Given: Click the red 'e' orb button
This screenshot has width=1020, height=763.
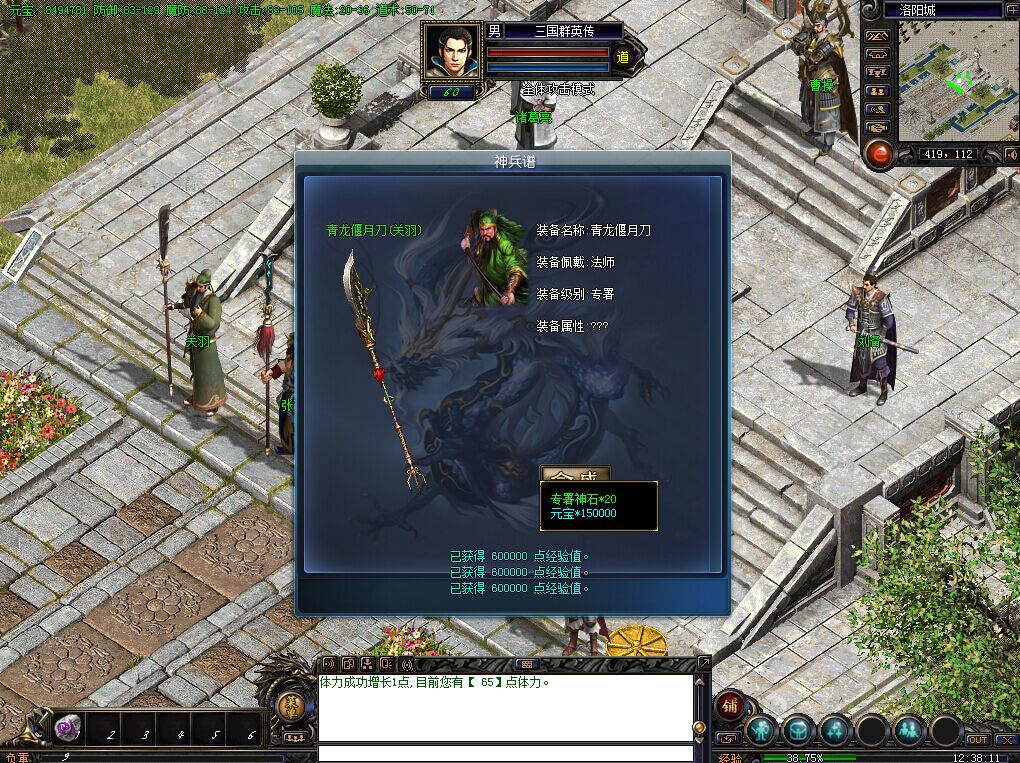Looking at the screenshot, I should tap(878, 154).
